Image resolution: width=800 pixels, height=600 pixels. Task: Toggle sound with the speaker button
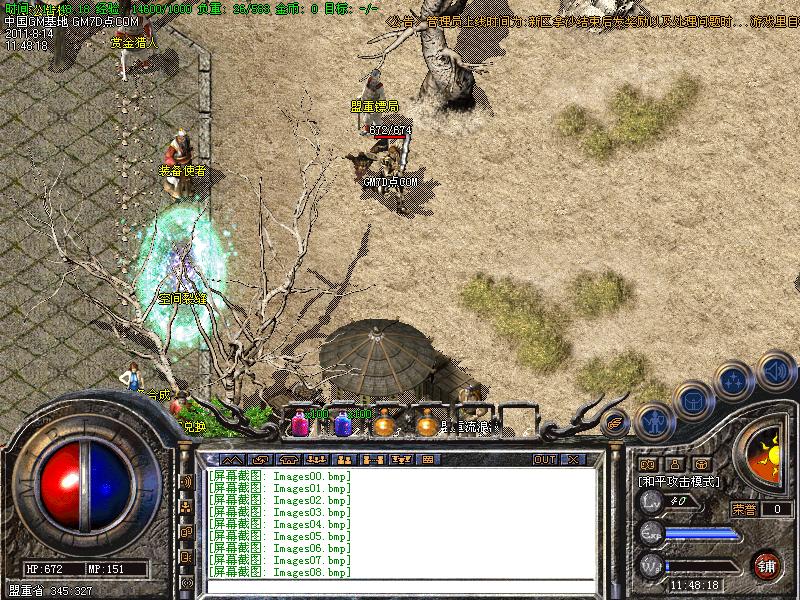(x=774, y=371)
